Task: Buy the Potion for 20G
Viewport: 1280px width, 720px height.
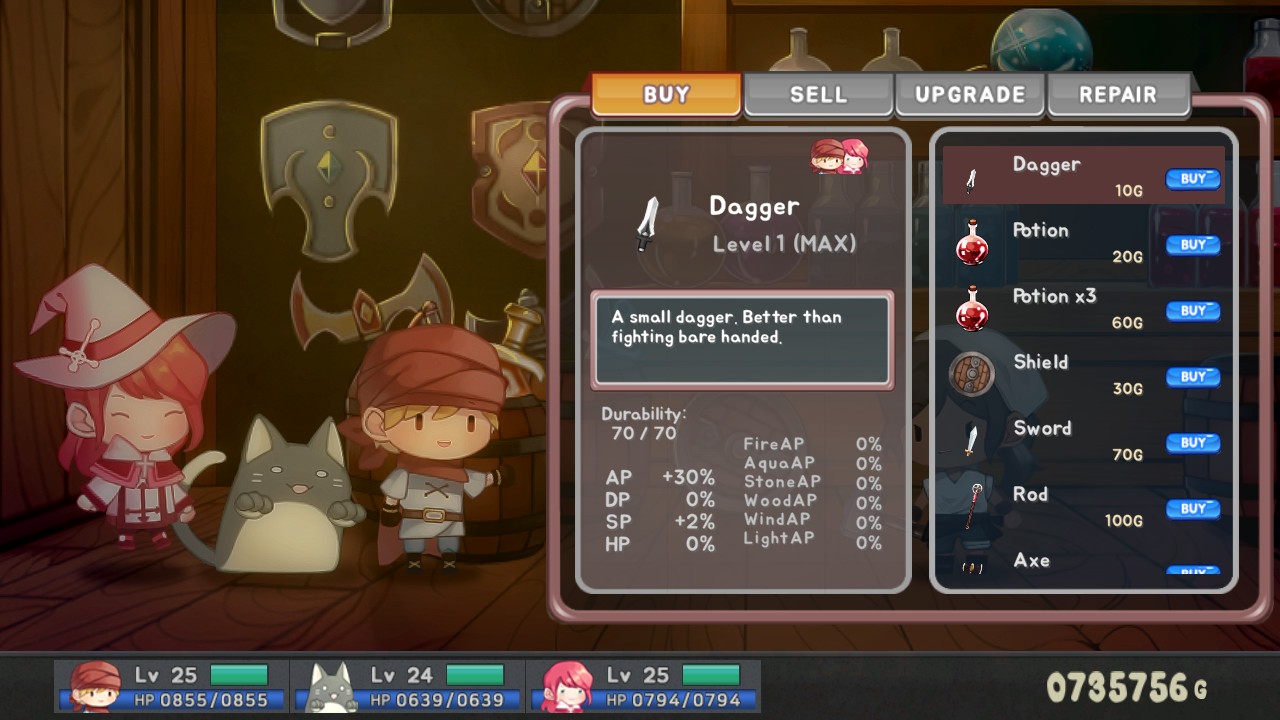Action: (x=1193, y=245)
